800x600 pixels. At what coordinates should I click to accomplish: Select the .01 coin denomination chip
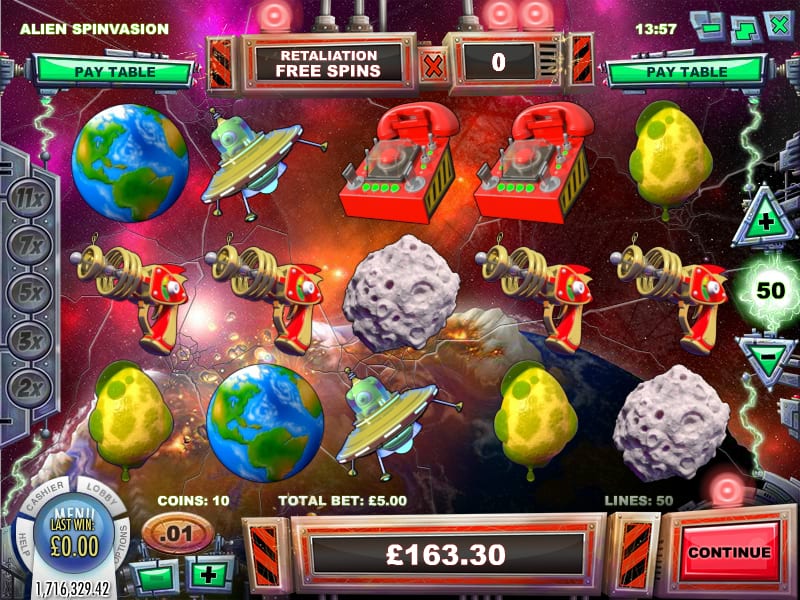point(176,531)
